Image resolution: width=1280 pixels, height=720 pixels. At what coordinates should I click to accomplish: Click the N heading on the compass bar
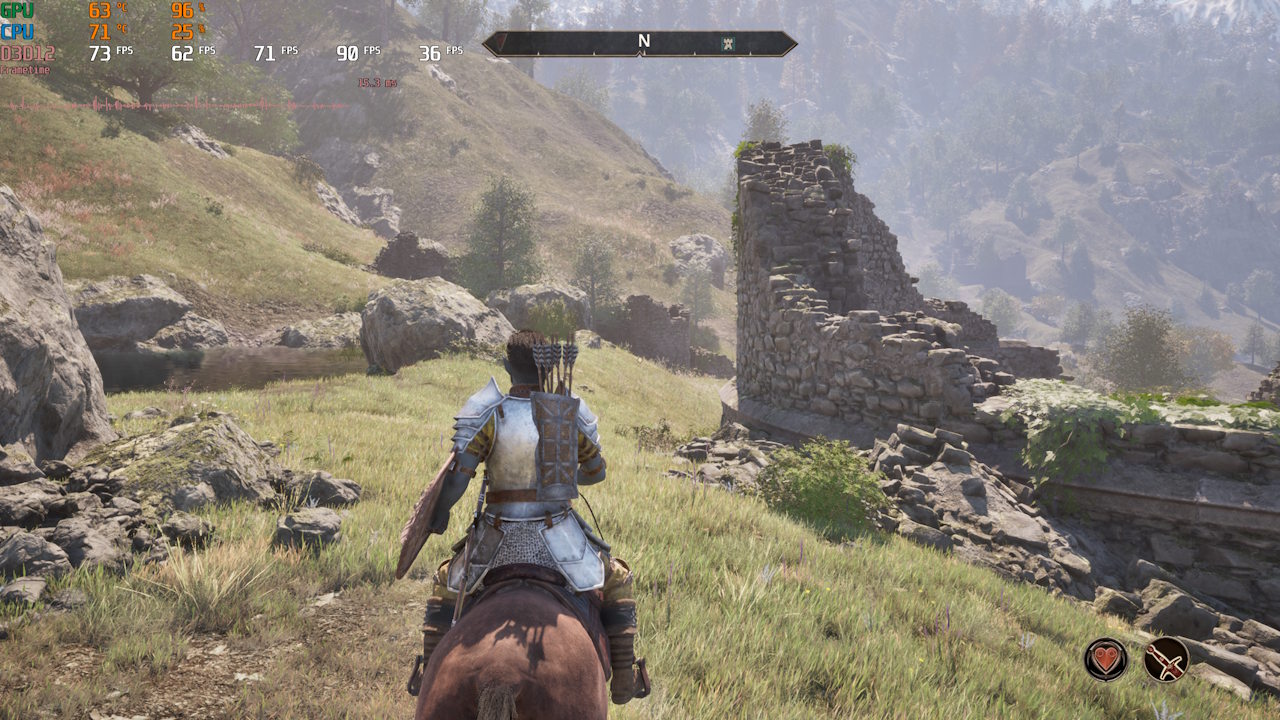click(644, 42)
